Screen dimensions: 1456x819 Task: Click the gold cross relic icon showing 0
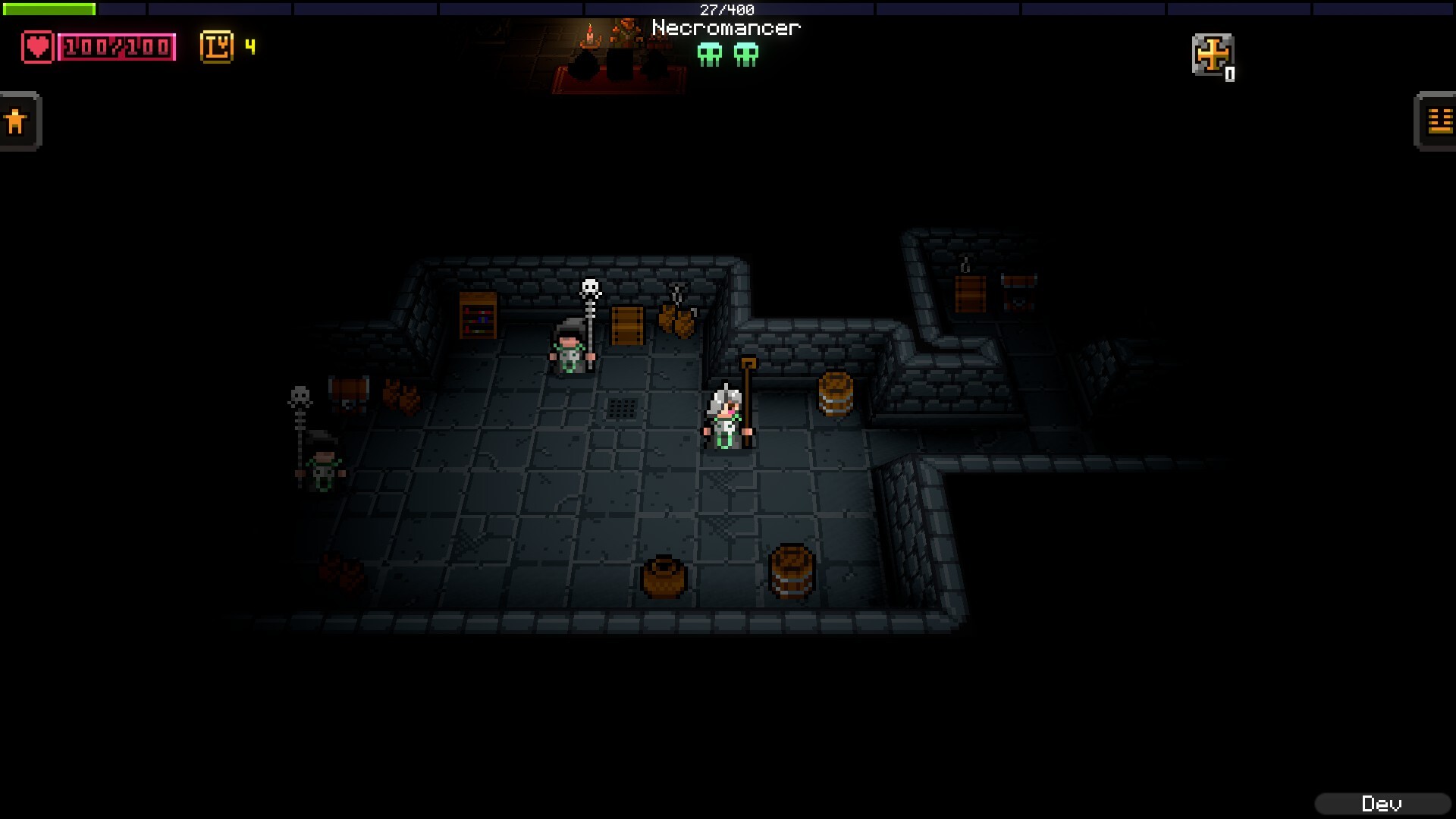click(x=1213, y=55)
